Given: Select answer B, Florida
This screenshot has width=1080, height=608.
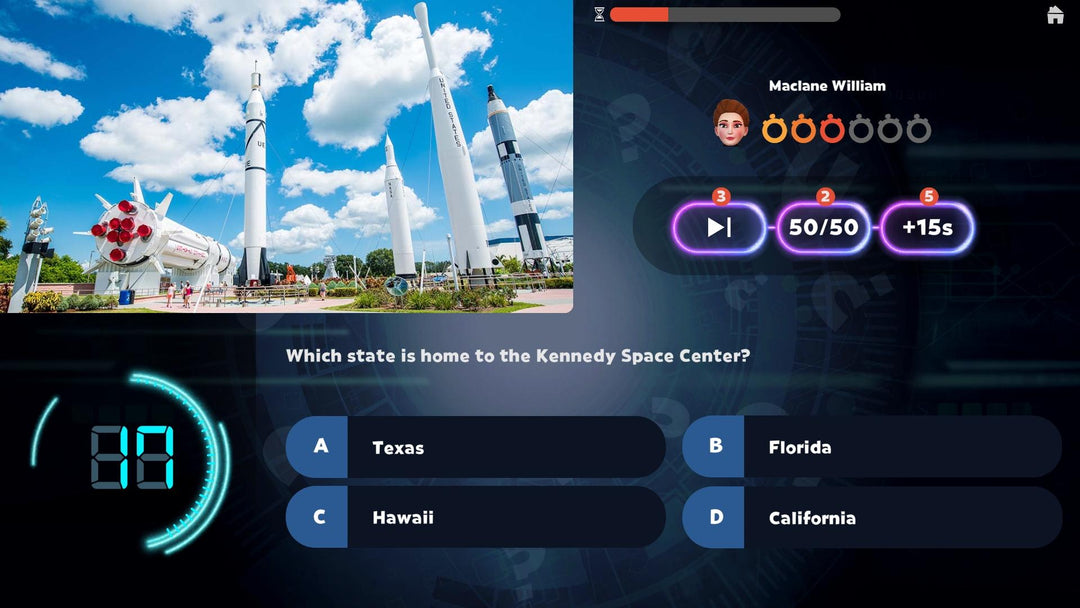Looking at the screenshot, I should point(871,447).
